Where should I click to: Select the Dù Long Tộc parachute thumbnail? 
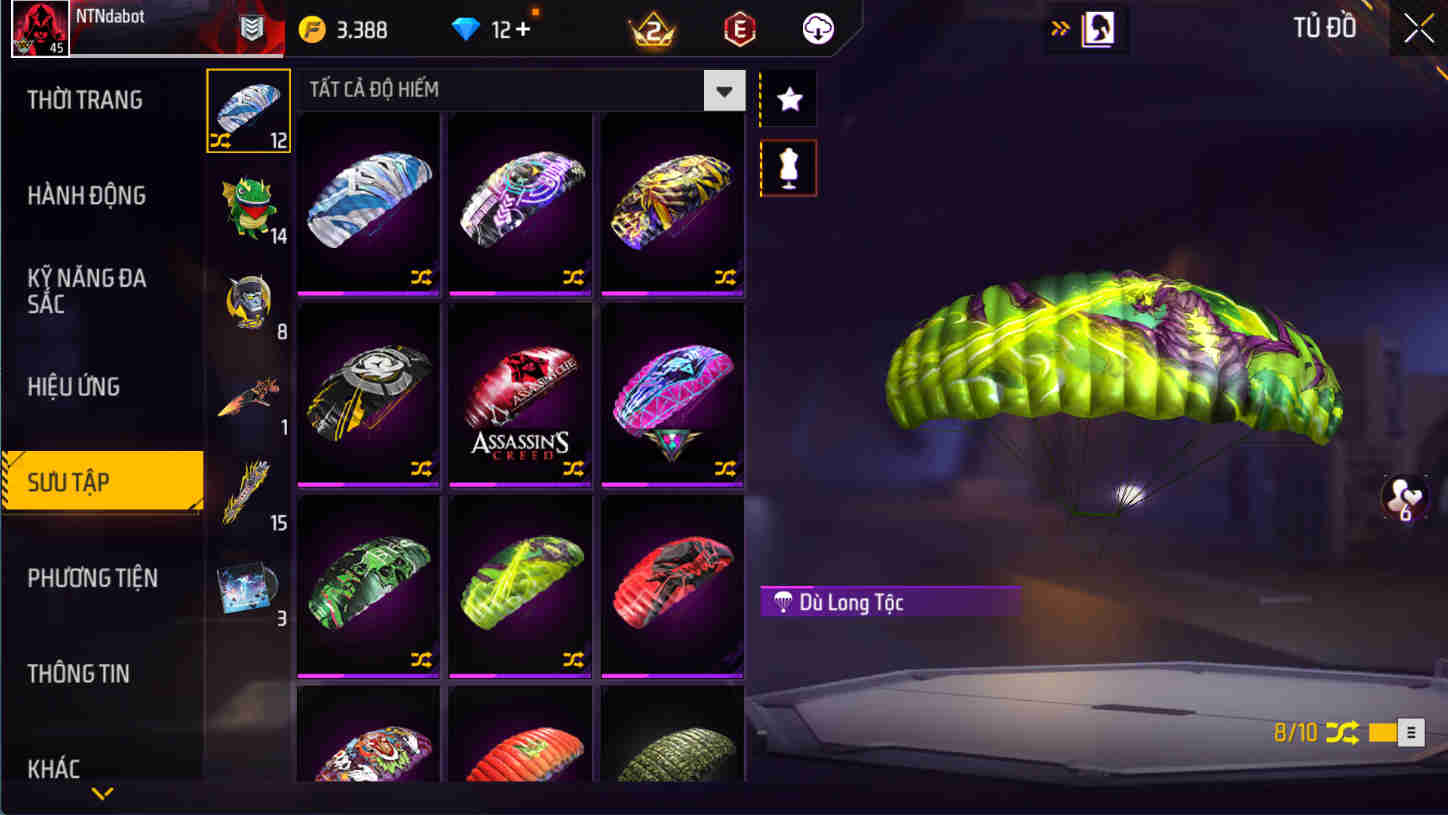520,585
